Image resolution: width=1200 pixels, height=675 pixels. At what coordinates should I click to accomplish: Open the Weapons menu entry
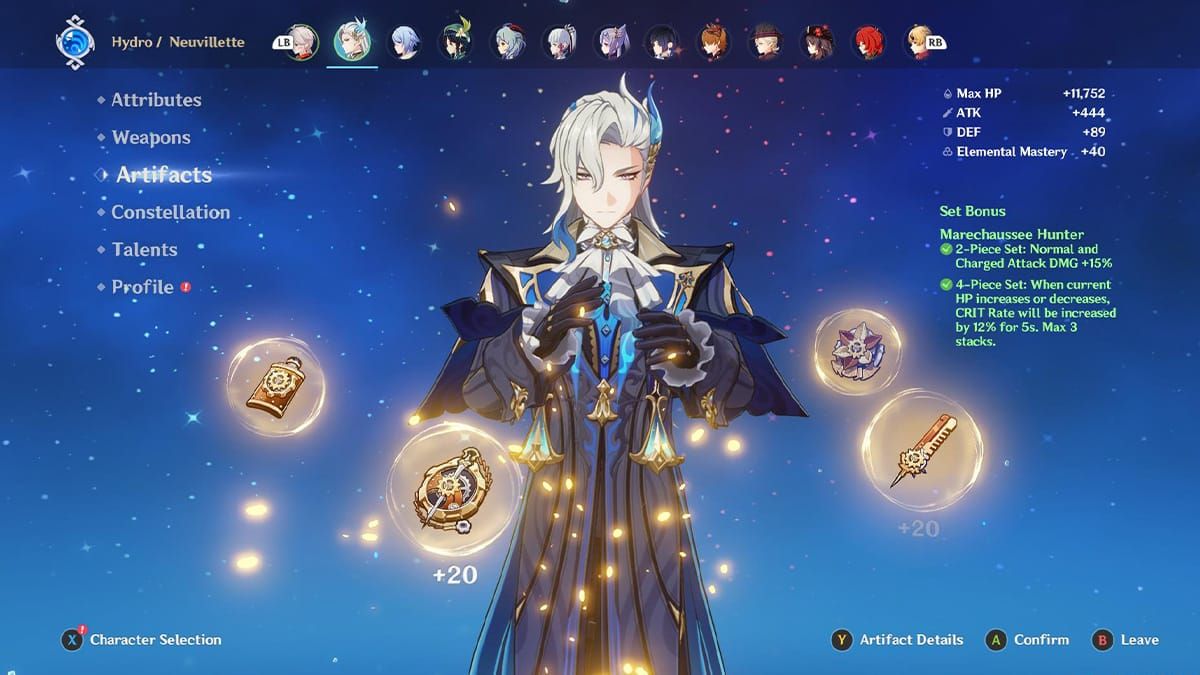[151, 138]
